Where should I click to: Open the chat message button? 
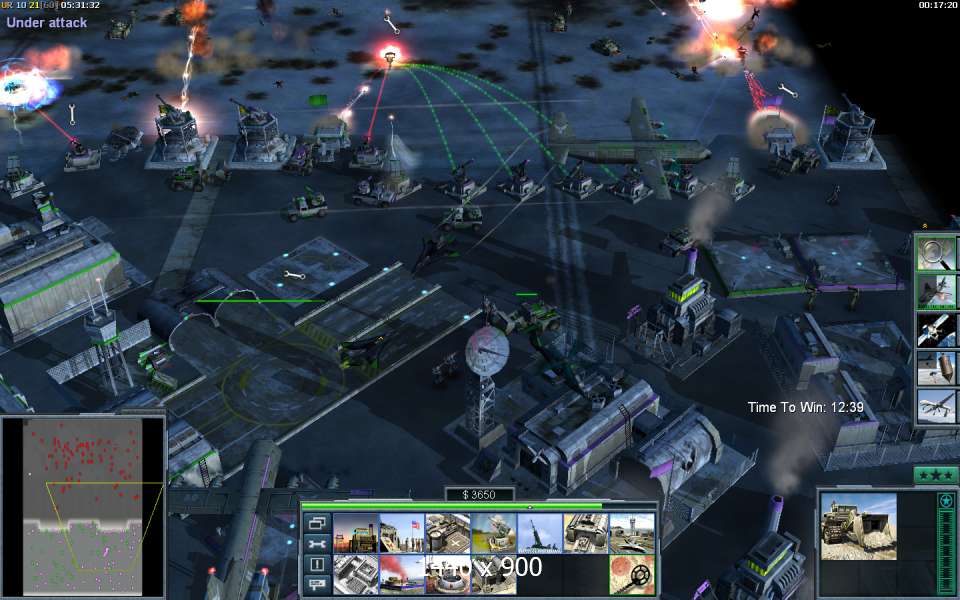pyautogui.click(x=317, y=584)
